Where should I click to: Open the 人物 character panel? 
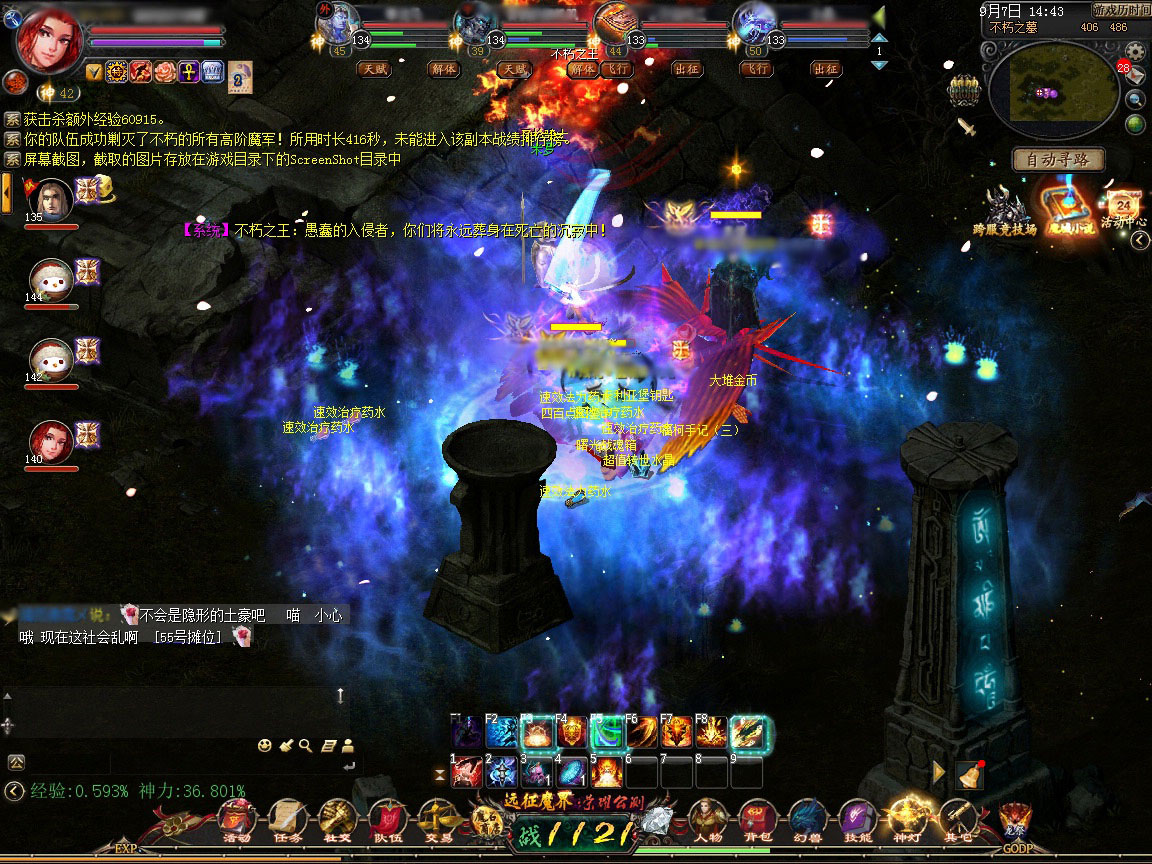pyautogui.click(x=708, y=820)
